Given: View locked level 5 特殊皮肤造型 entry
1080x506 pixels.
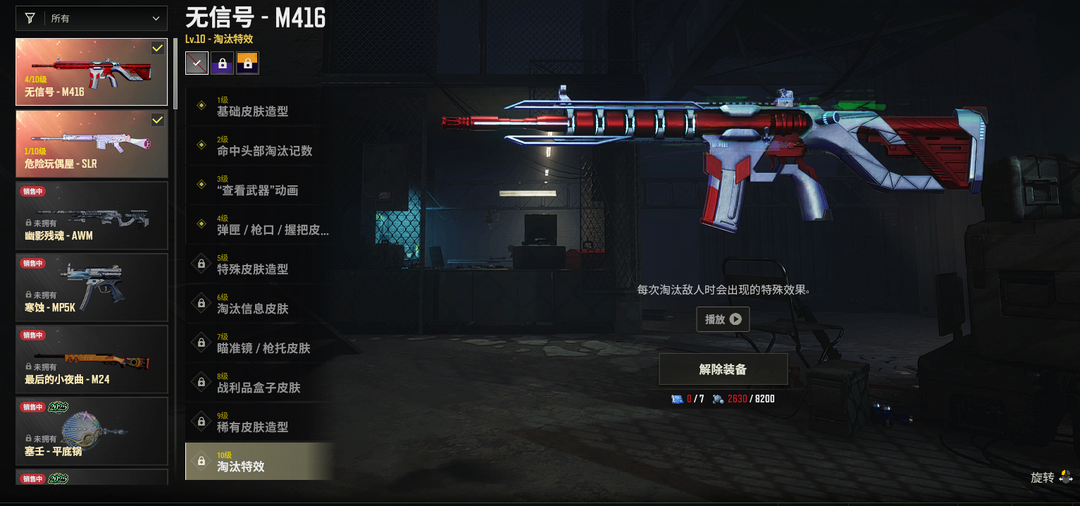Looking at the screenshot, I should pos(258,265).
